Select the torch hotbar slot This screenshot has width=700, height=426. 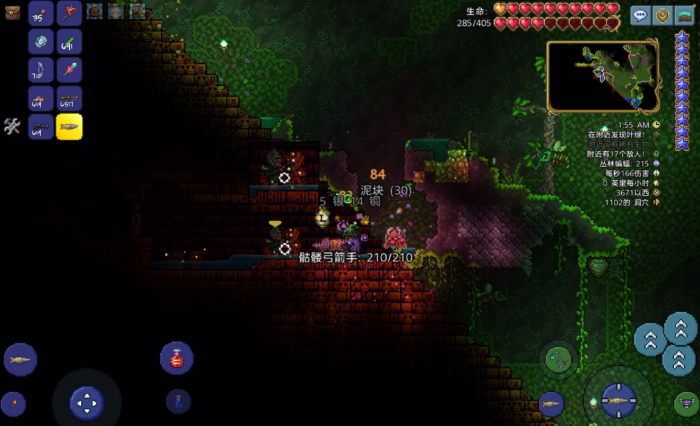pyautogui.click(x=41, y=13)
